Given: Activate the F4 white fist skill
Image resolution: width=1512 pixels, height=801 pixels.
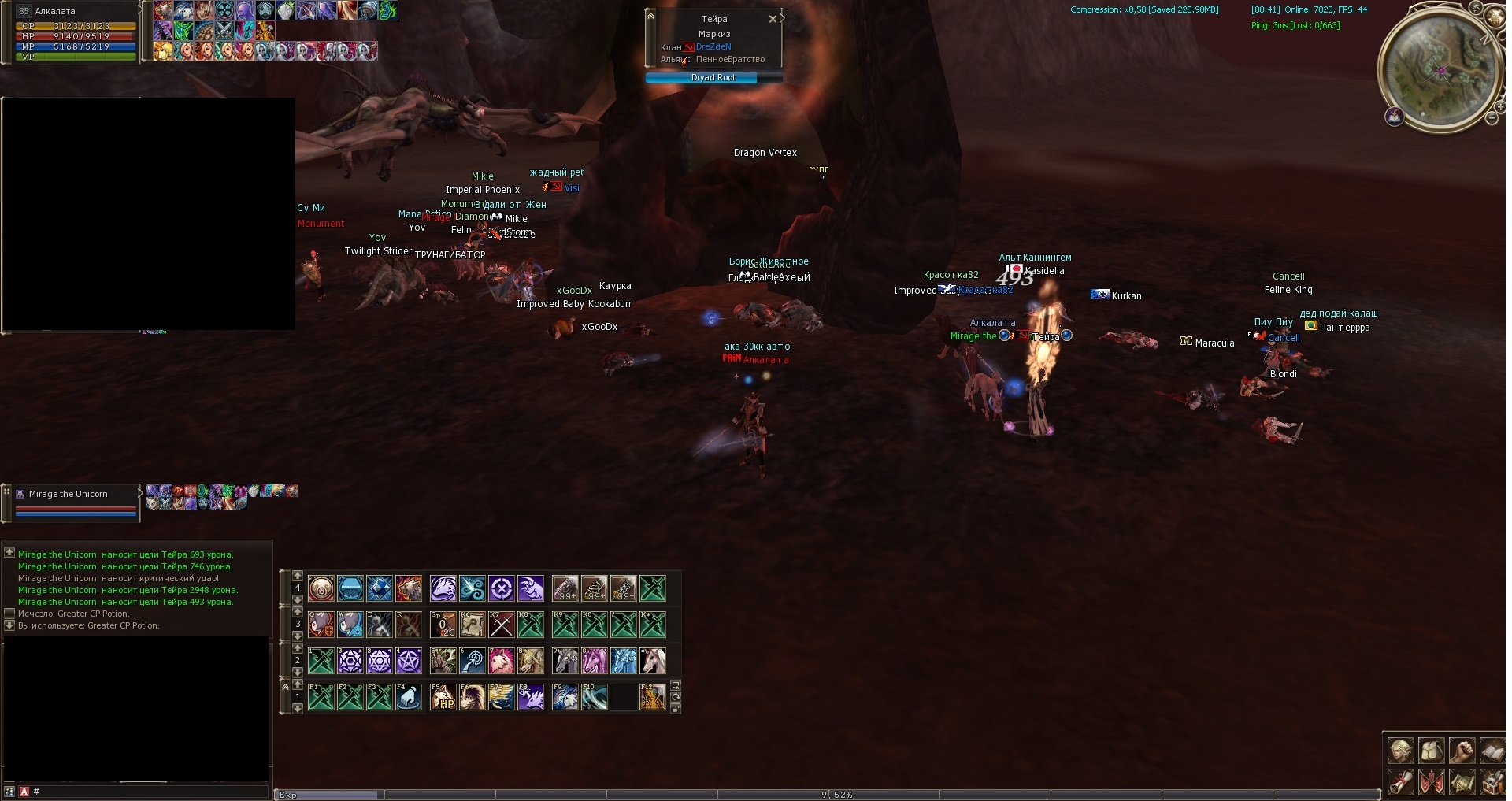Looking at the screenshot, I should [x=408, y=697].
